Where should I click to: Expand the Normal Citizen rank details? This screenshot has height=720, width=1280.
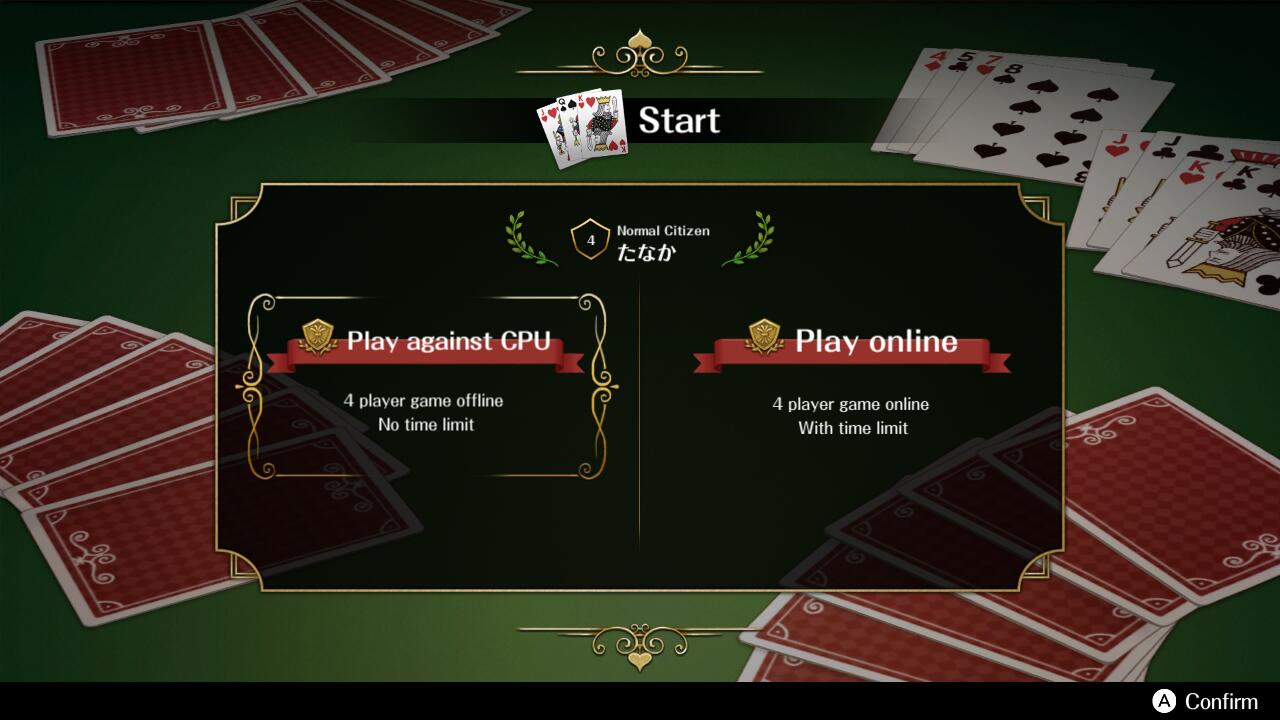(662, 230)
